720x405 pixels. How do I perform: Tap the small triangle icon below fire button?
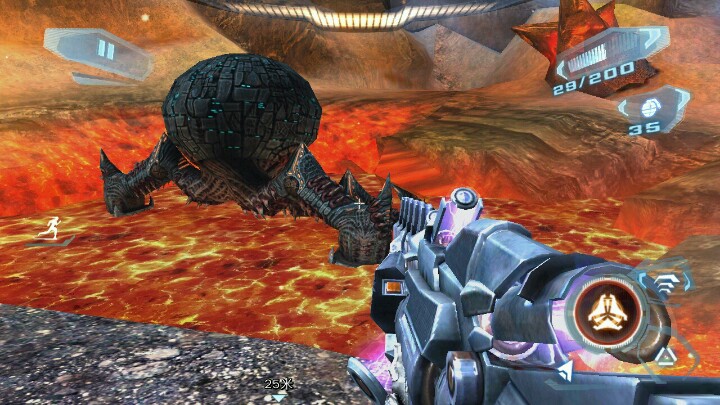click(664, 354)
